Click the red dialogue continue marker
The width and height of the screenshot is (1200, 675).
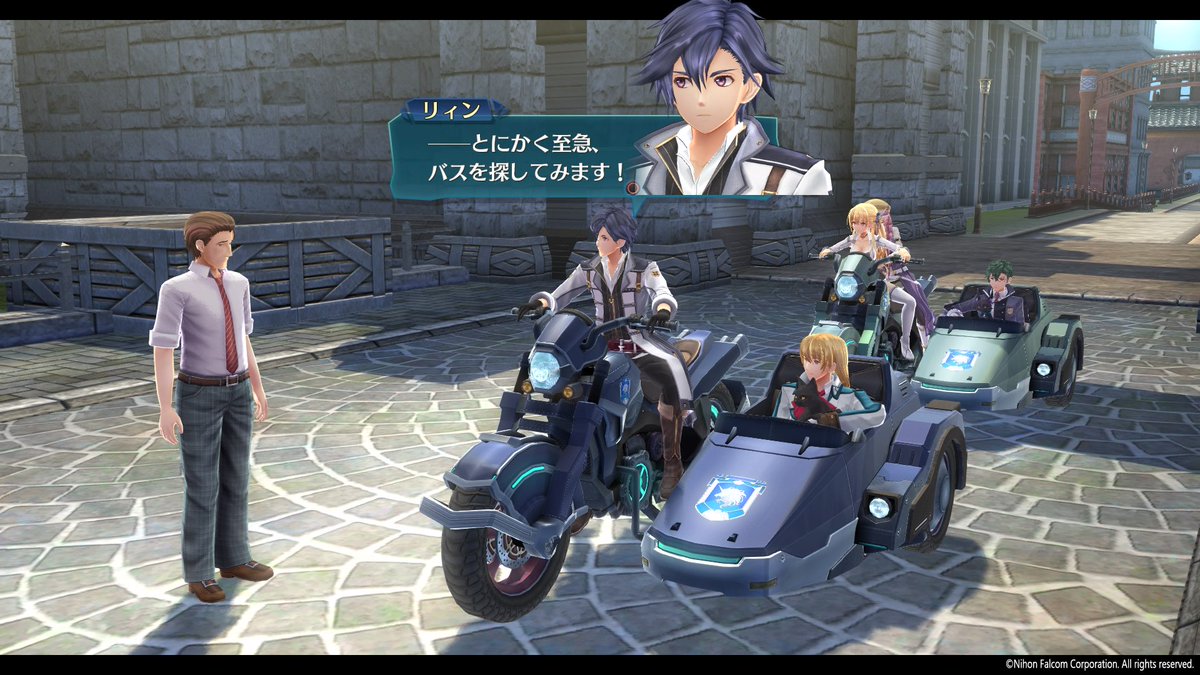click(632, 187)
